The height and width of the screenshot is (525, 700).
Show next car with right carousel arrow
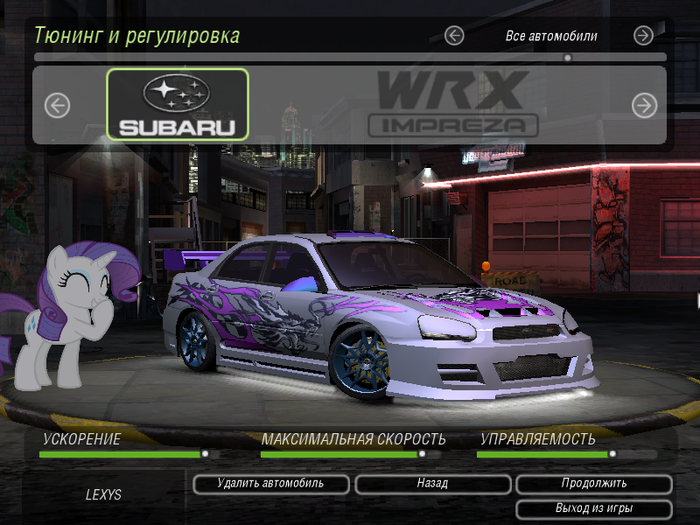click(644, 105)
